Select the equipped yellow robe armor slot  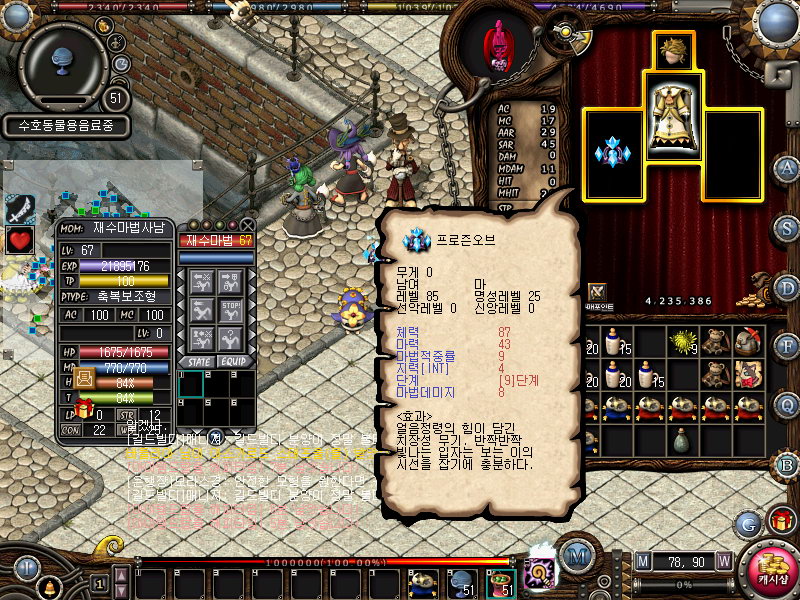coord(673,120)
